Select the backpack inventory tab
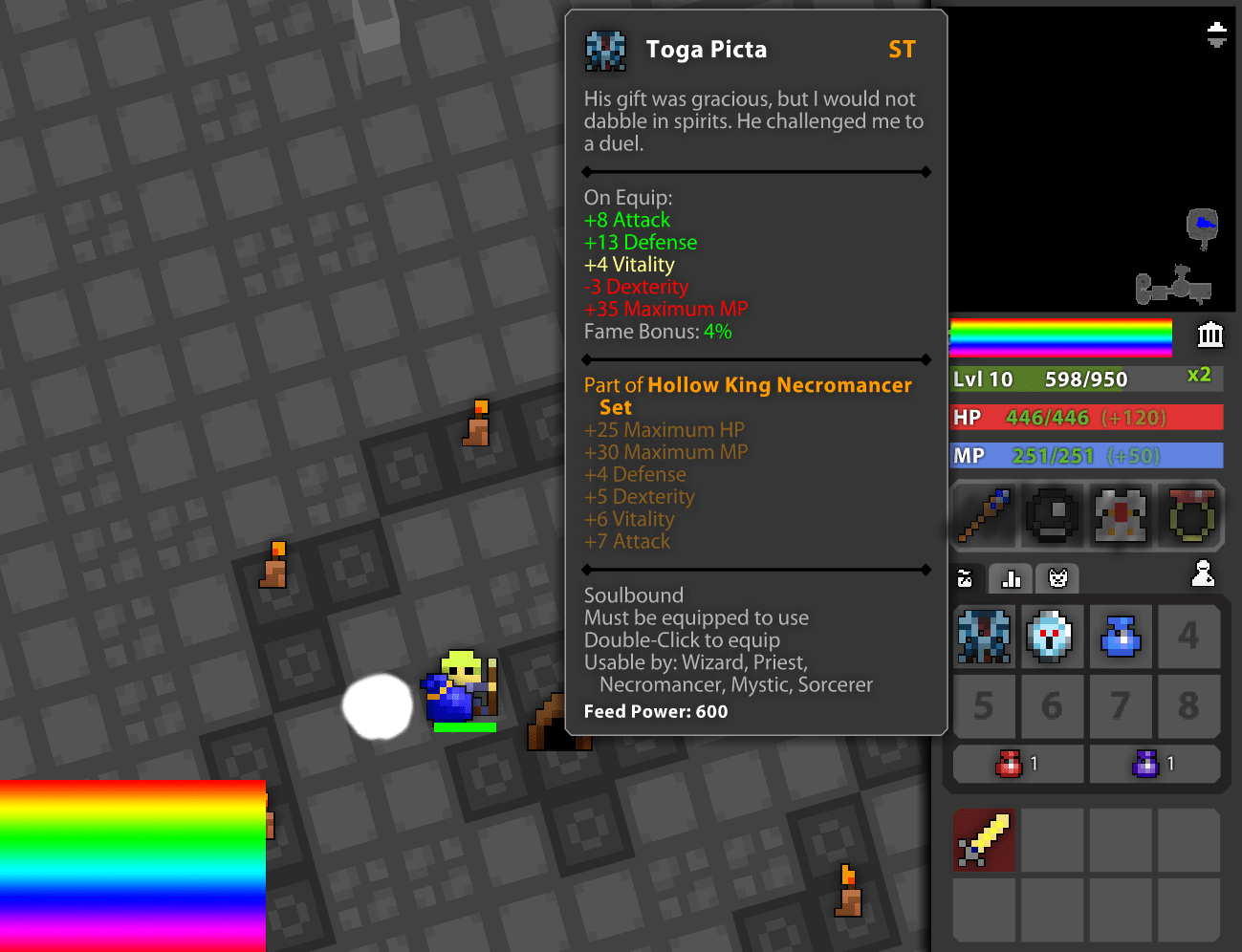Image resolution: width=1242 pixels, height=952 pixels. click(965, 578)
